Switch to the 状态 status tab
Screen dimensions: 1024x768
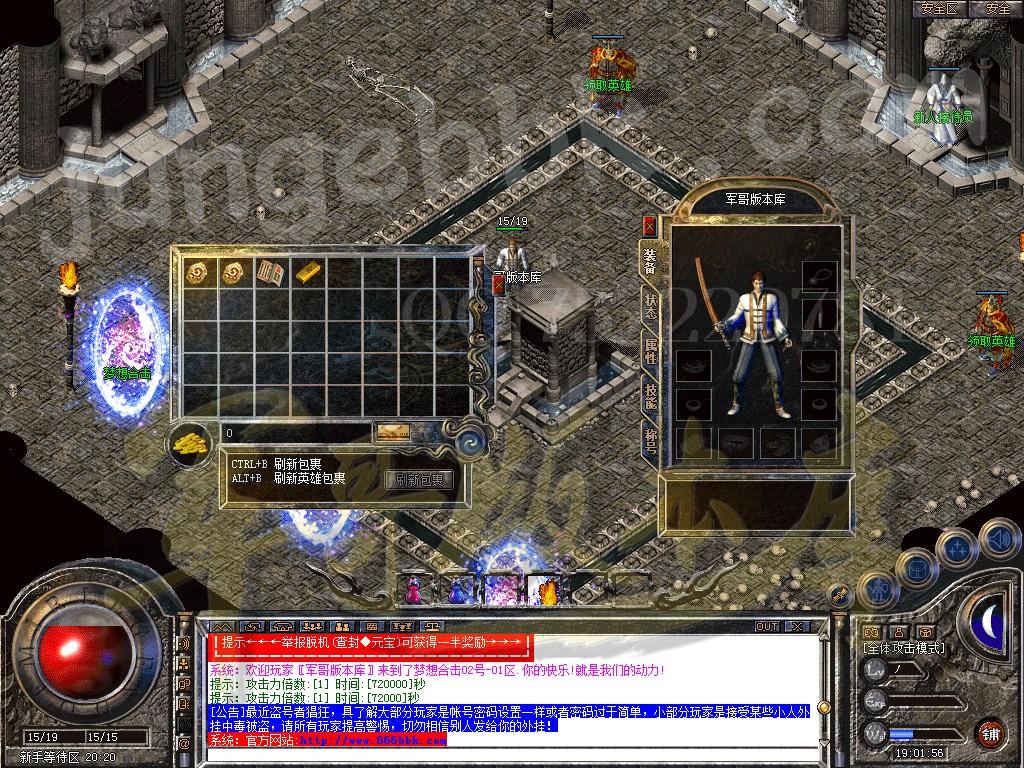[x=651, y=306]
